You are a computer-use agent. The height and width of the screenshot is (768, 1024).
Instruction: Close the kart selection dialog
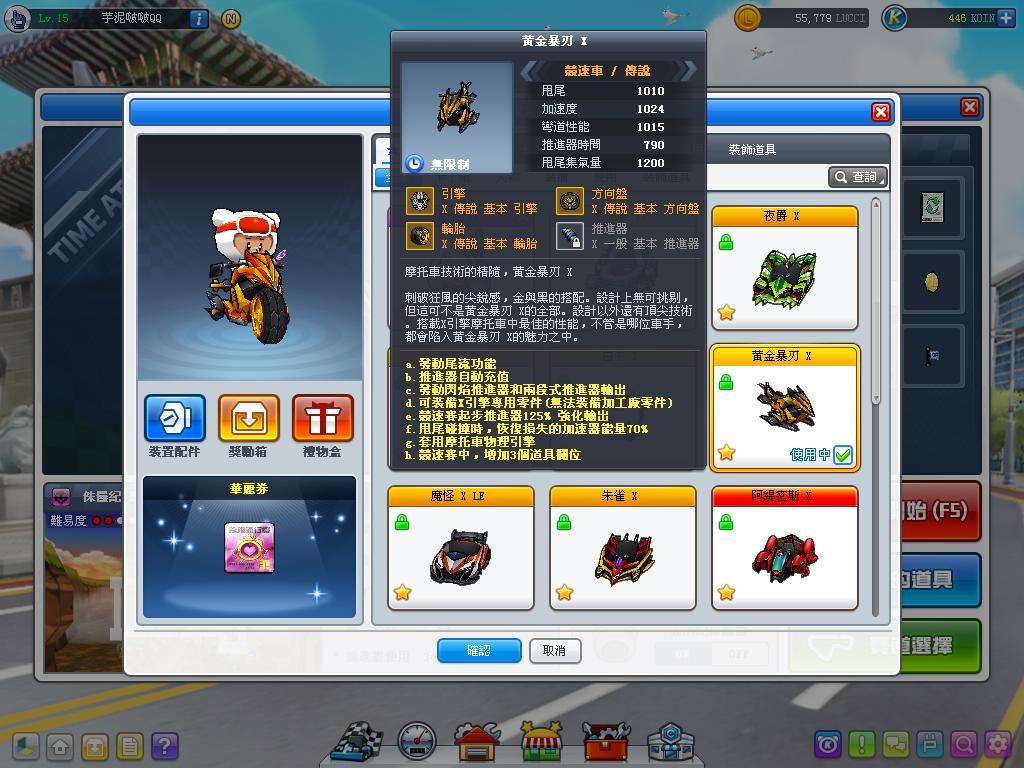tap(880, 112)
